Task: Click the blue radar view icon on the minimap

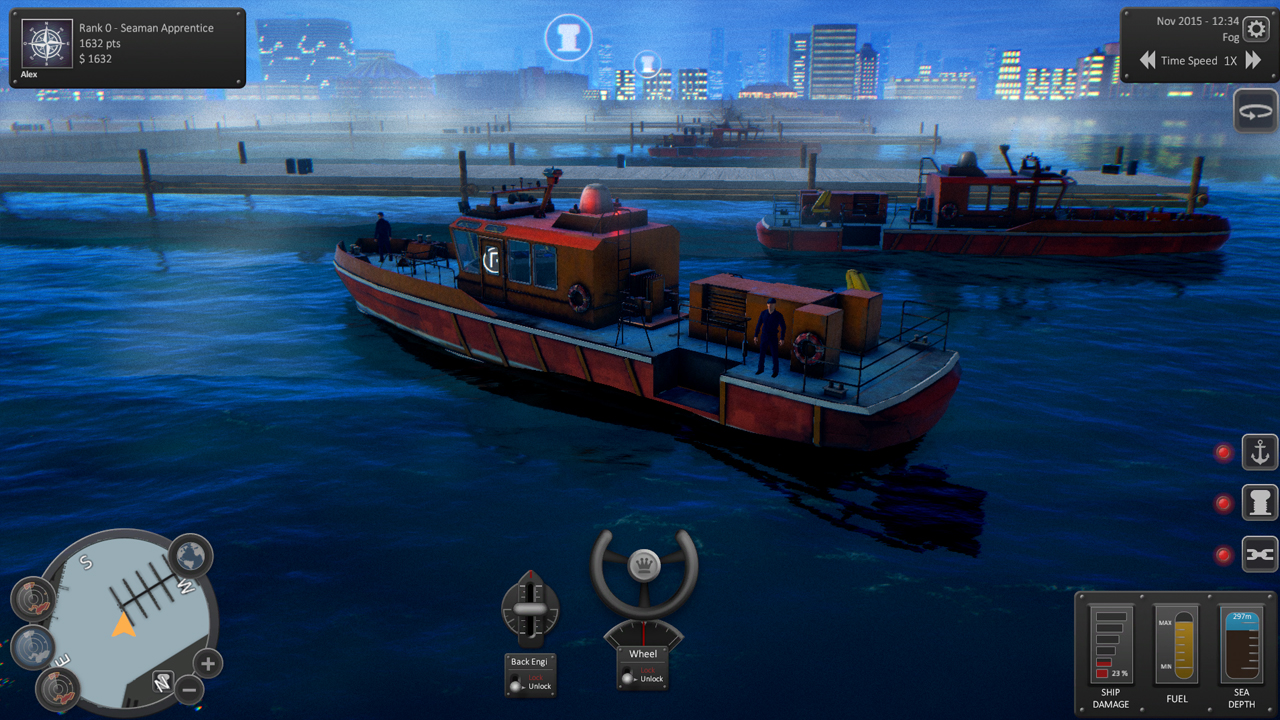Action: pyautogui.click(x=32, y=646)
